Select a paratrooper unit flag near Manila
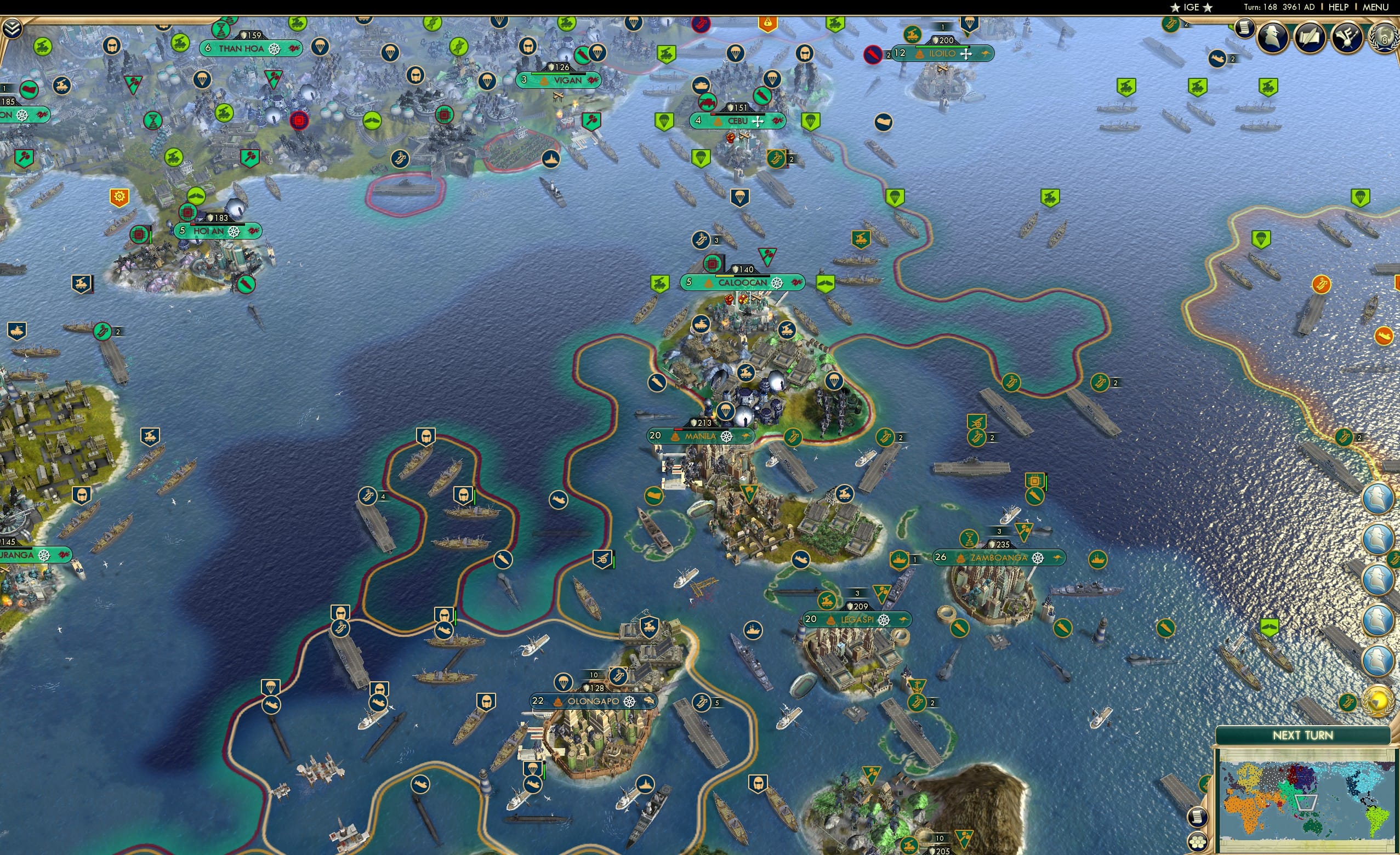 [727, 411]
